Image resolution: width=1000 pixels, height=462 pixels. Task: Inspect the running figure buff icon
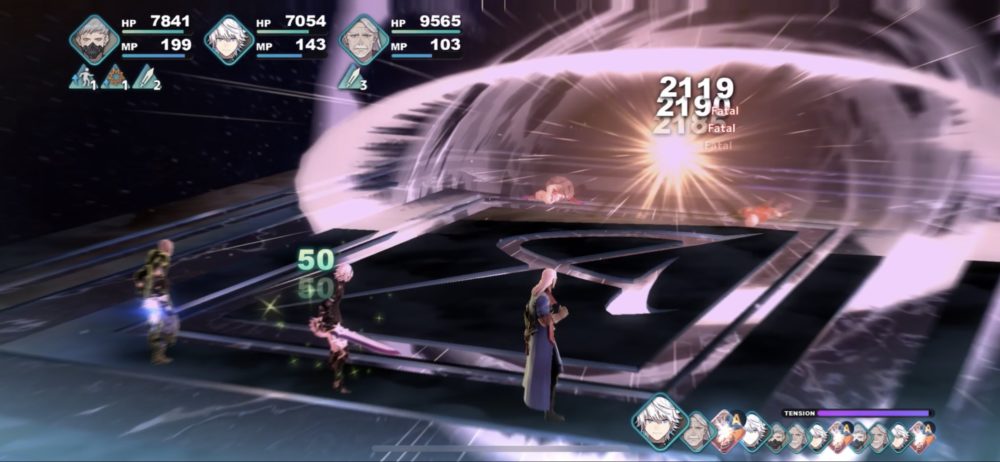81,77
